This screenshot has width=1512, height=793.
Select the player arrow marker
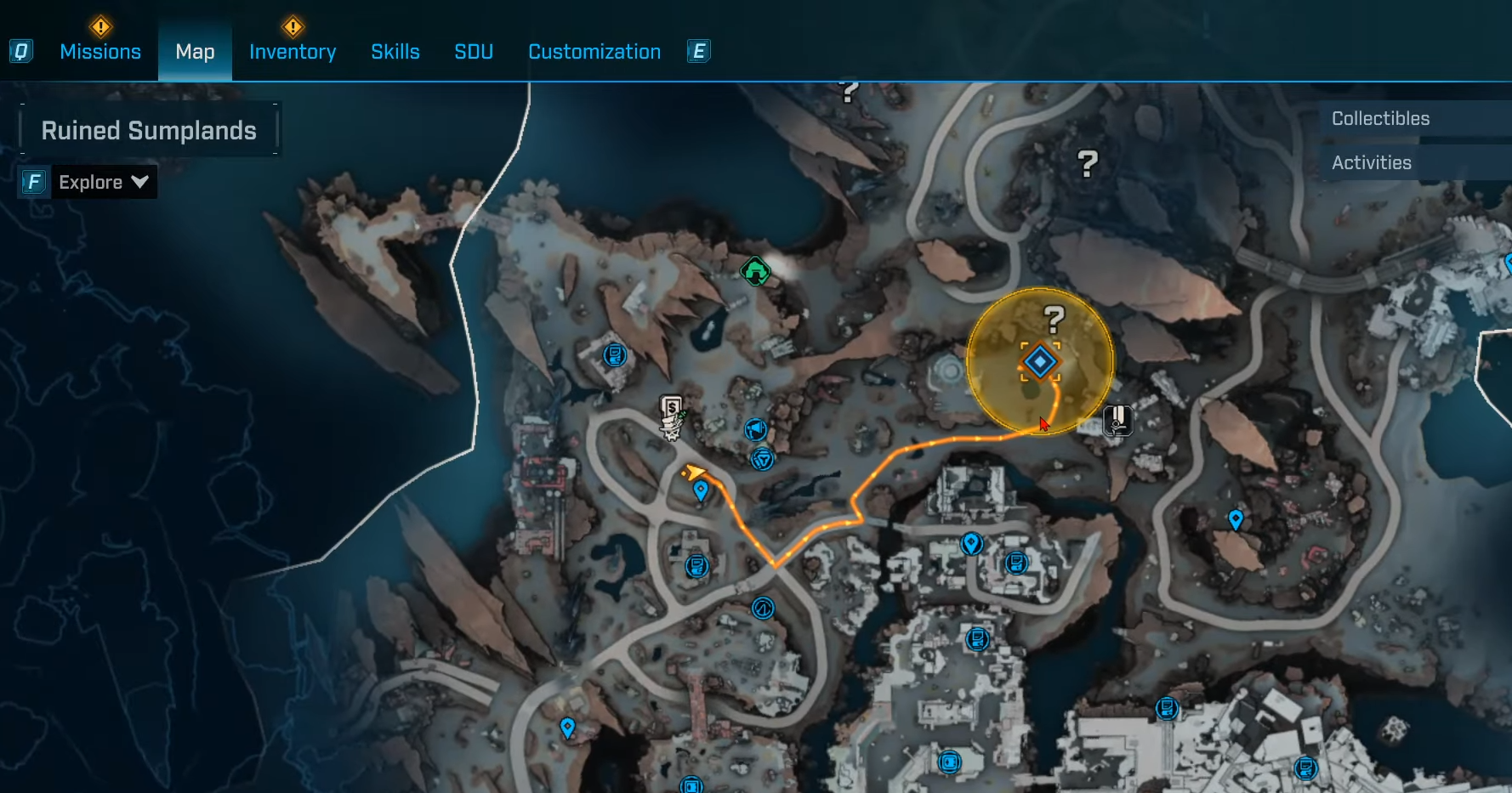(694, 472)
